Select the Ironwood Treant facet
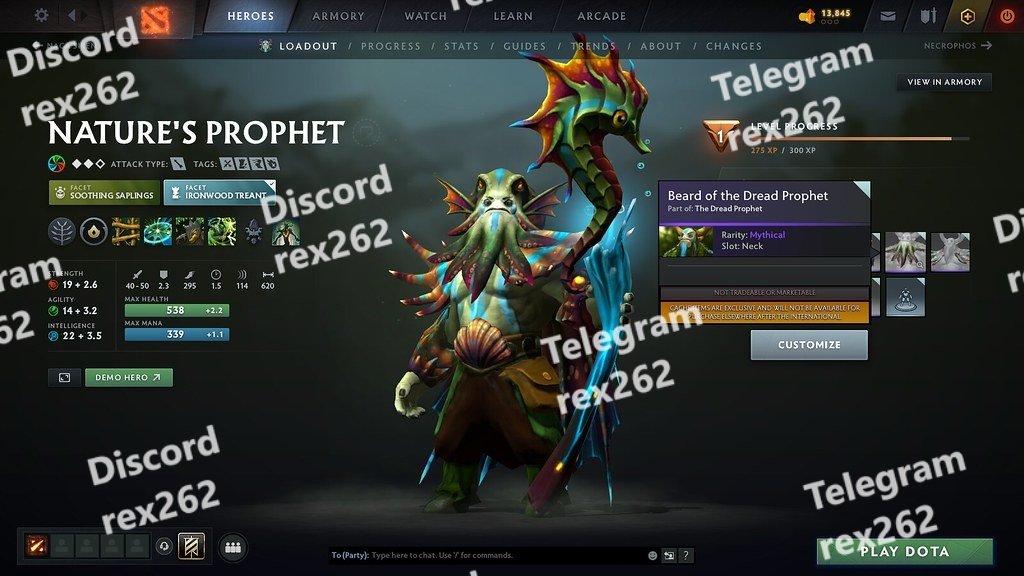 220,192
